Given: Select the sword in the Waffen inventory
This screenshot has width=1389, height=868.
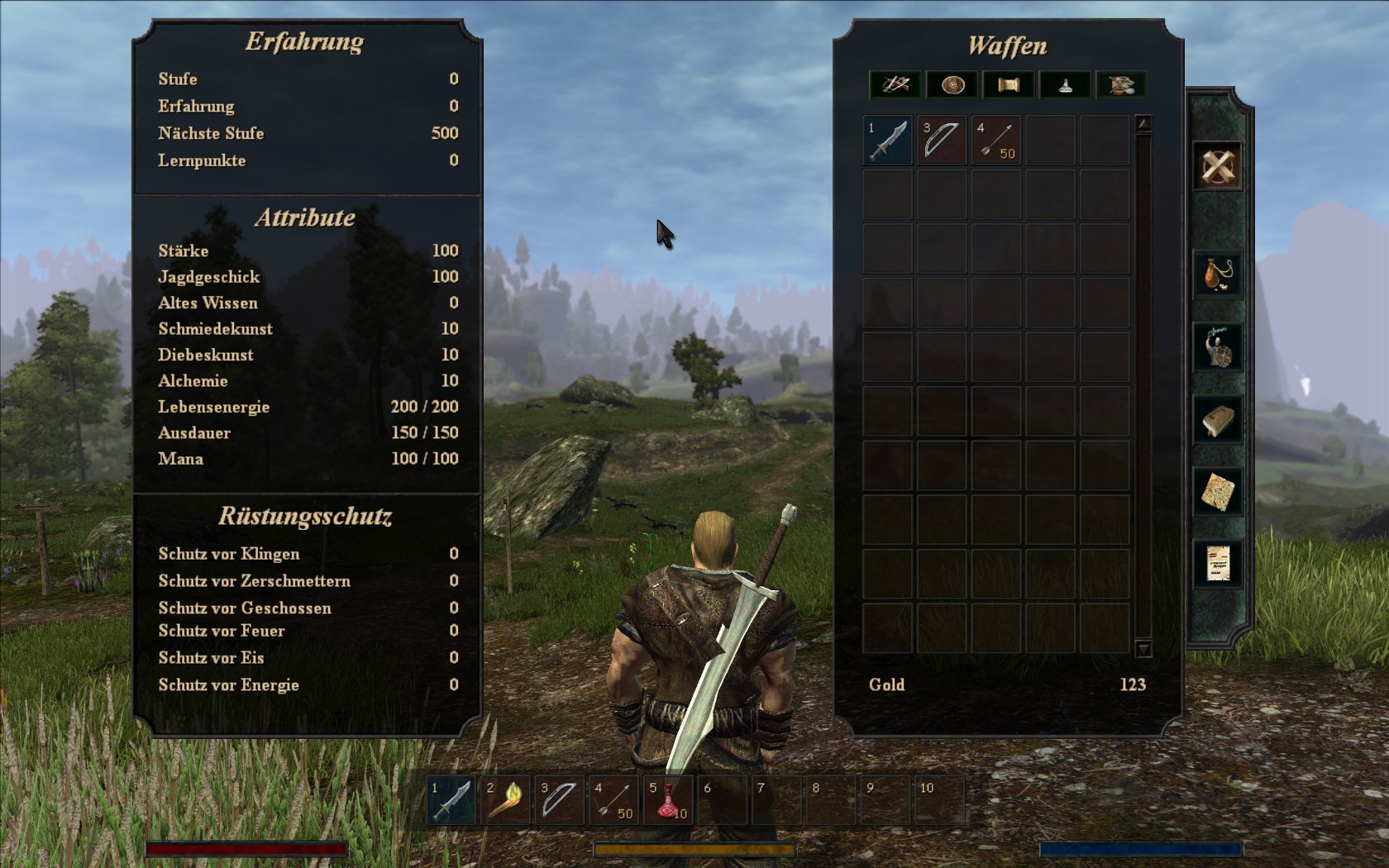Looking at the screenshot, I should point(888,140).
